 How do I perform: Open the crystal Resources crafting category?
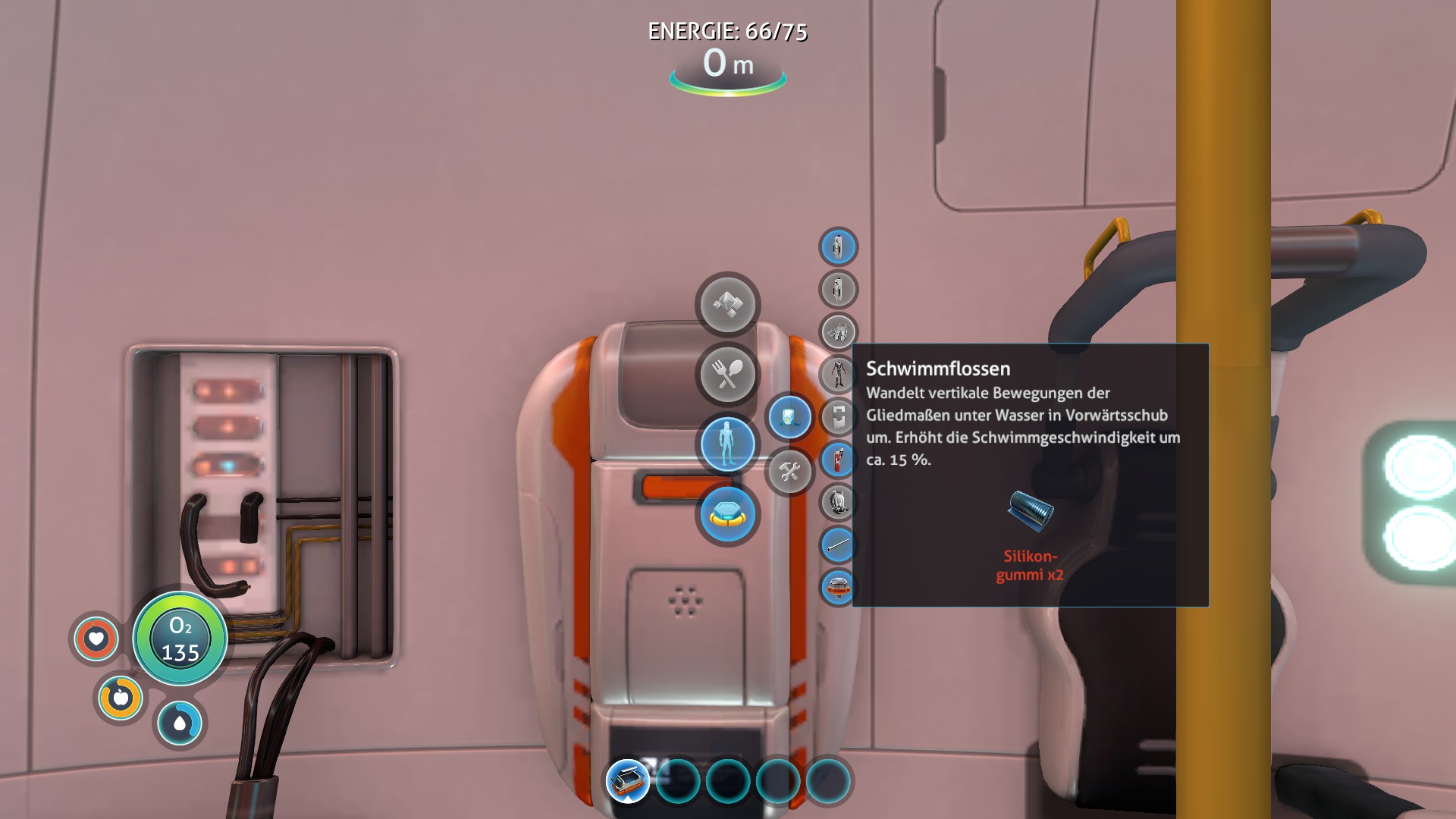tap(727, 304)
